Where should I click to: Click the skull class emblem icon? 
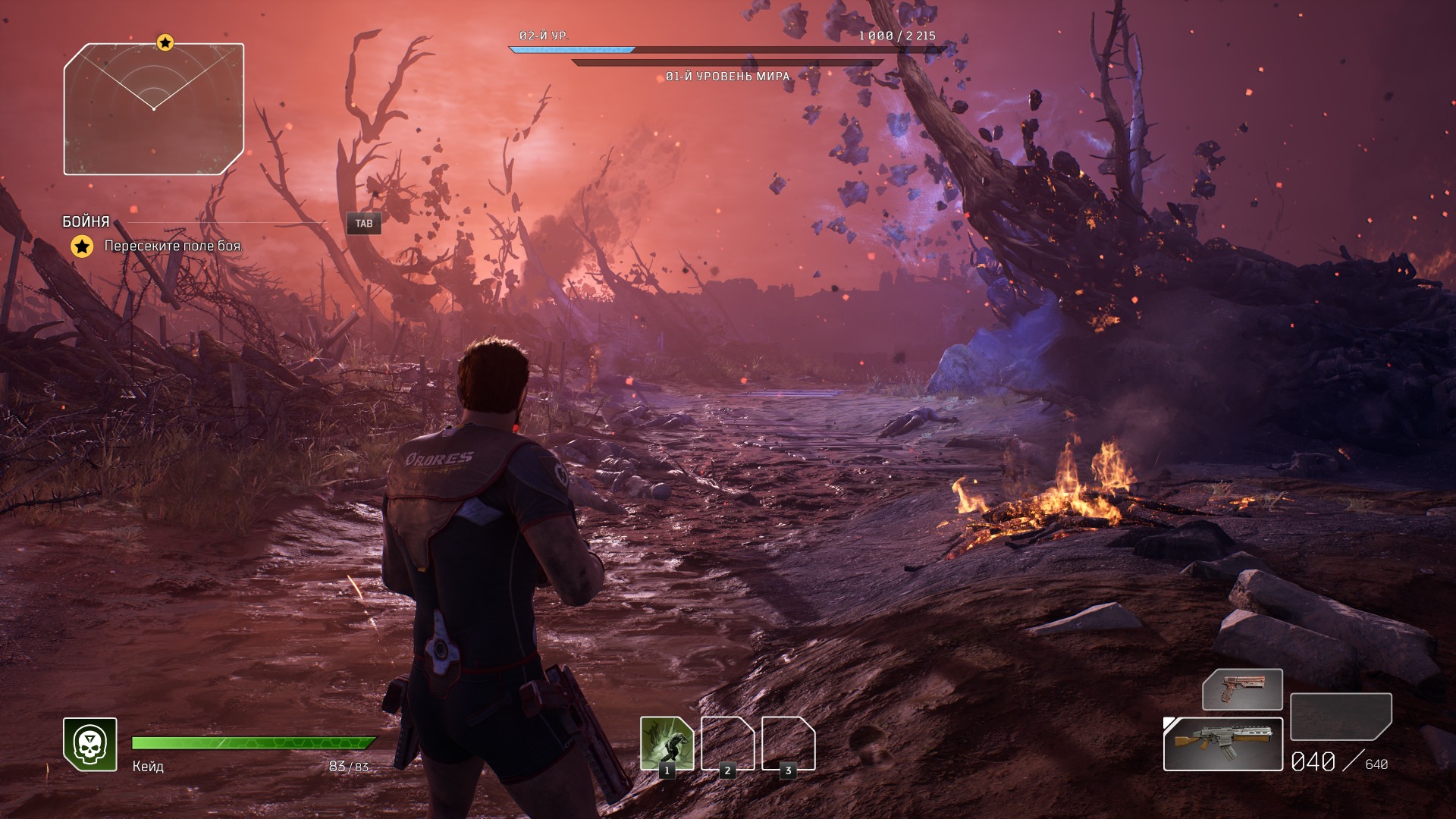pos(90,745)
